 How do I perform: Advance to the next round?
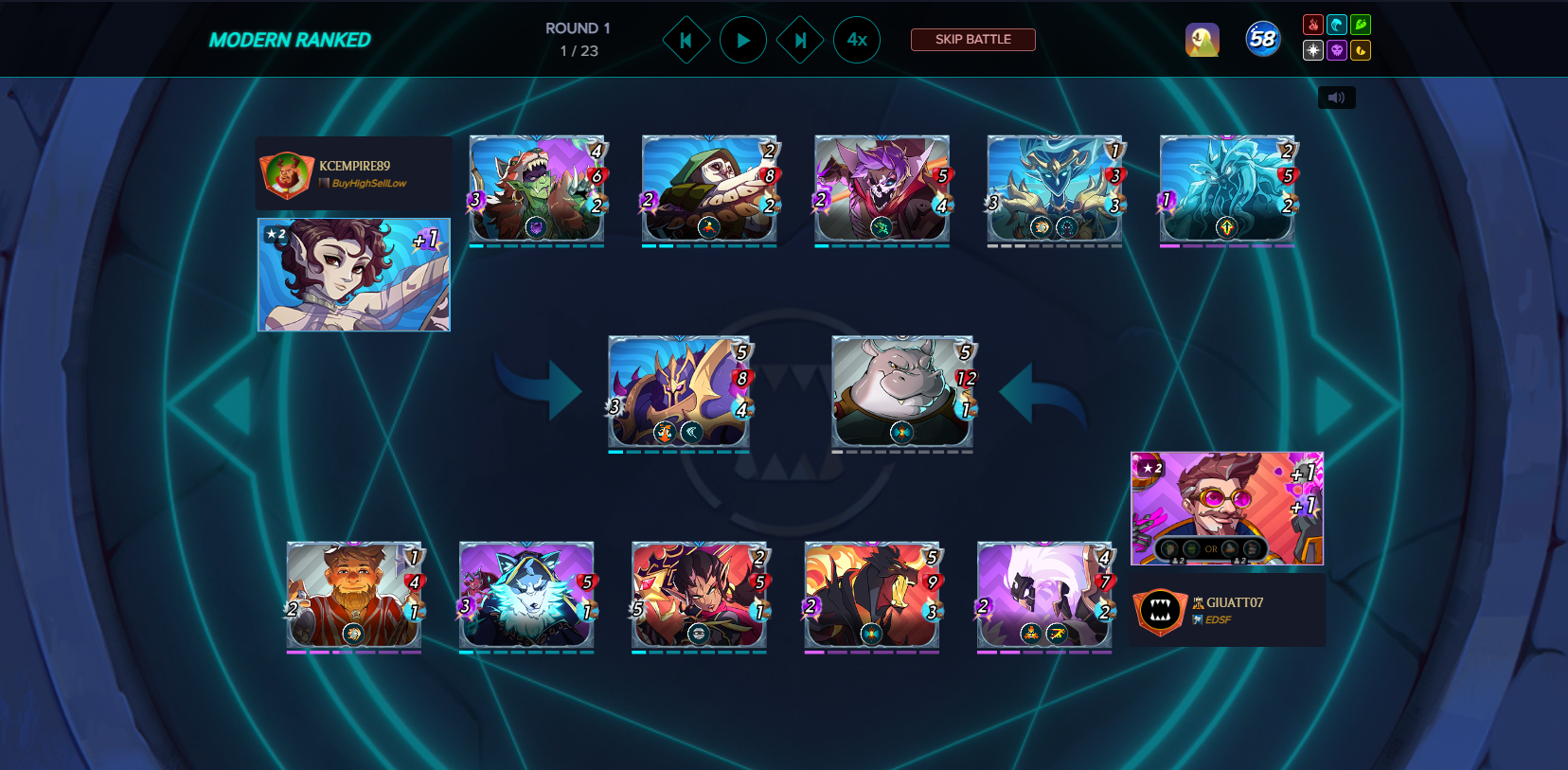800,41
